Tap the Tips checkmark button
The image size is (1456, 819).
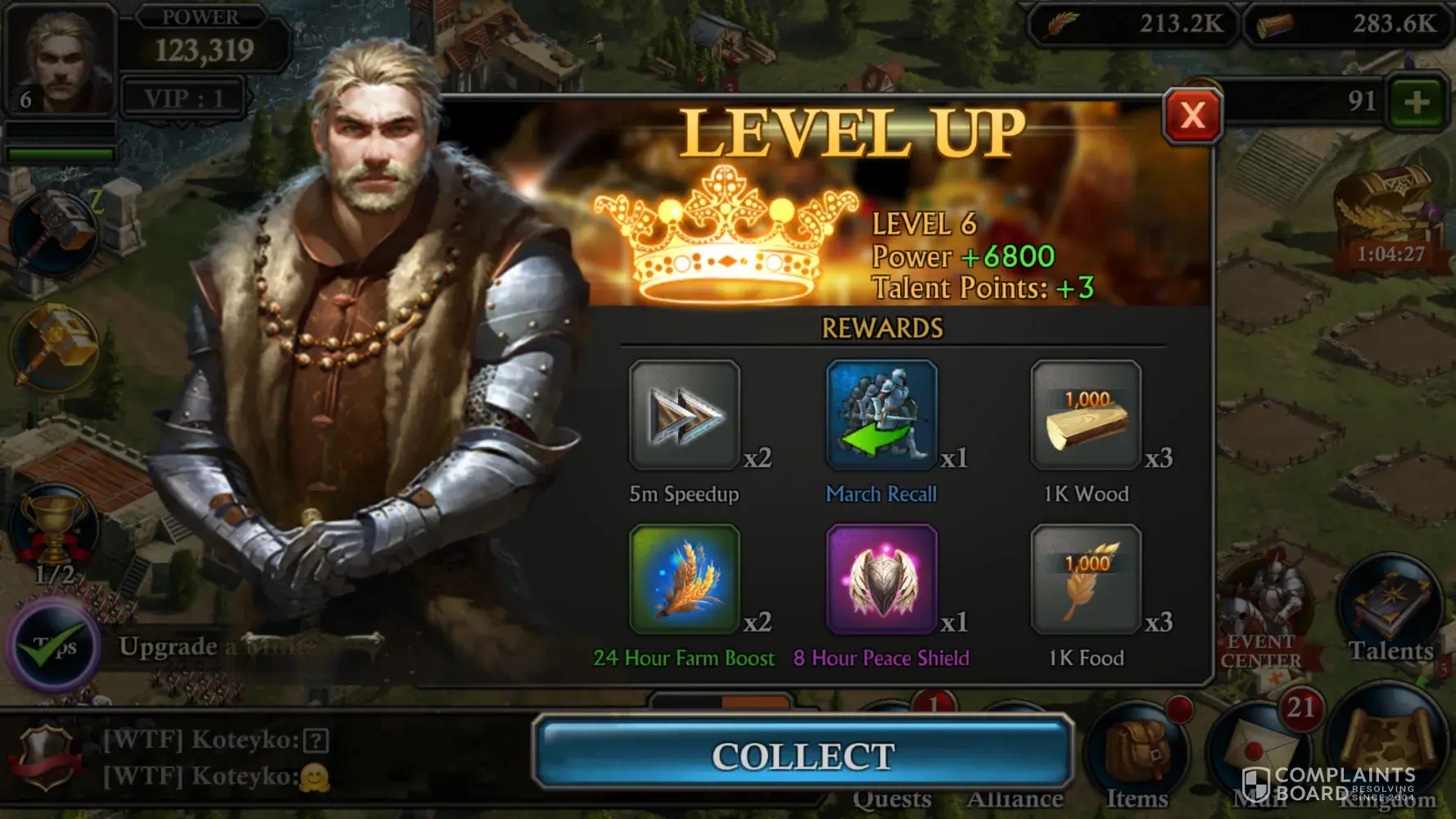(55, 646)
